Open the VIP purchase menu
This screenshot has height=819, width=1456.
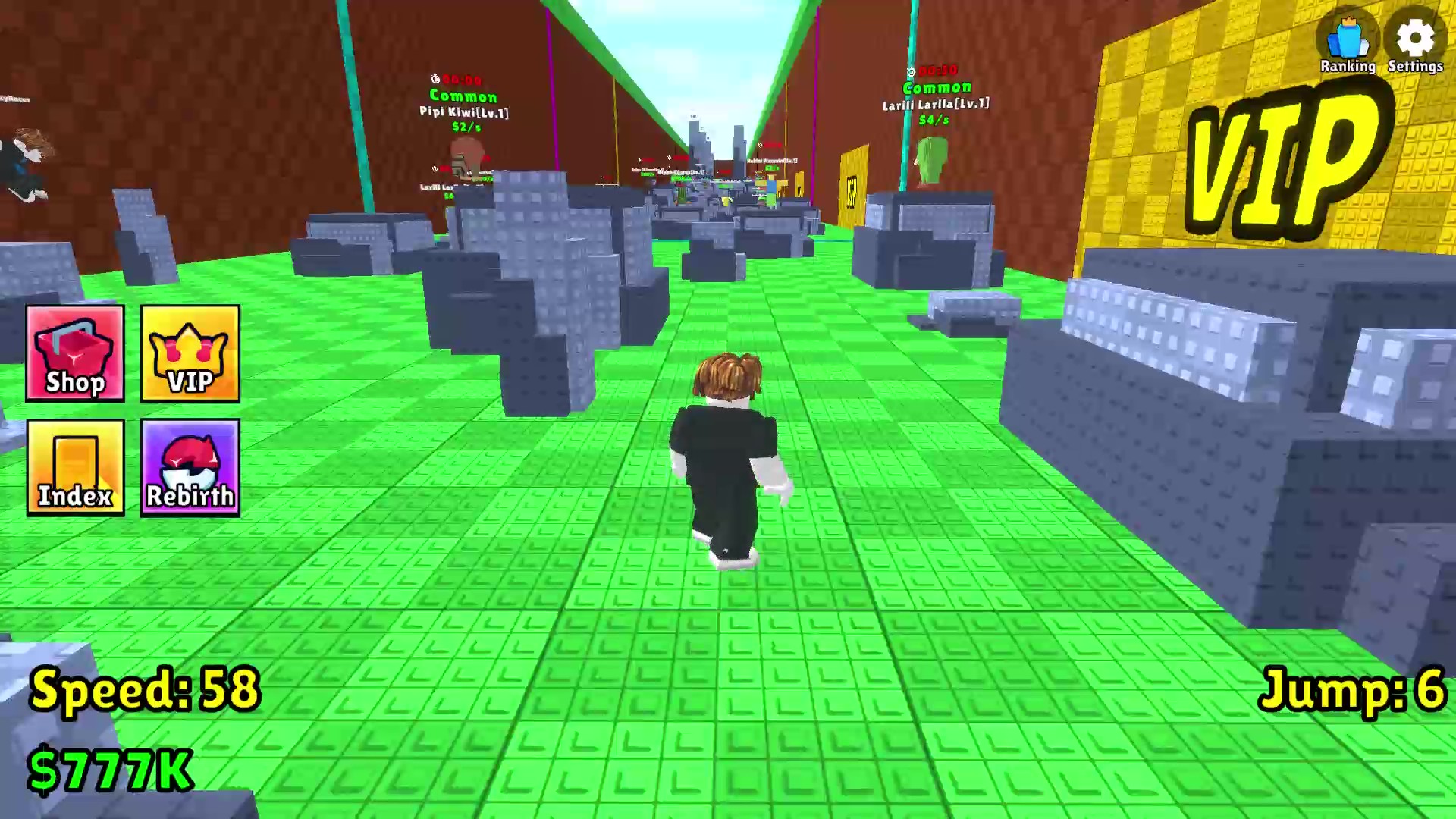pyautogui.click(x=189, y=353)
